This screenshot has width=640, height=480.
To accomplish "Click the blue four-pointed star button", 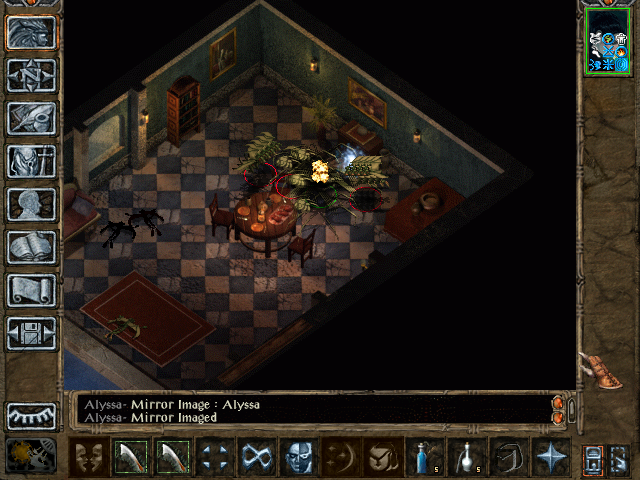I will (549, 458).
